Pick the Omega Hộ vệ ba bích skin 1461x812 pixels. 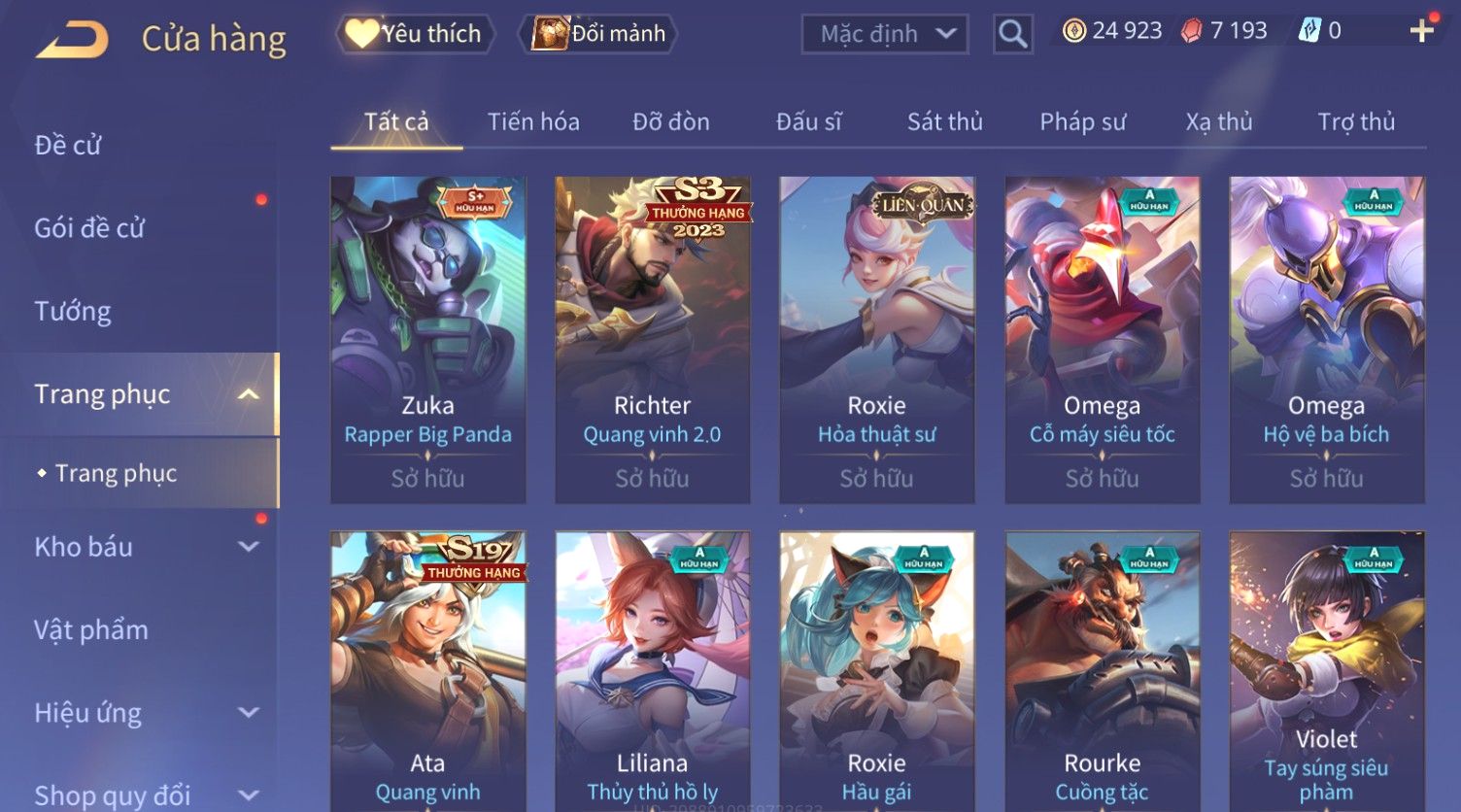(1326, 340)
